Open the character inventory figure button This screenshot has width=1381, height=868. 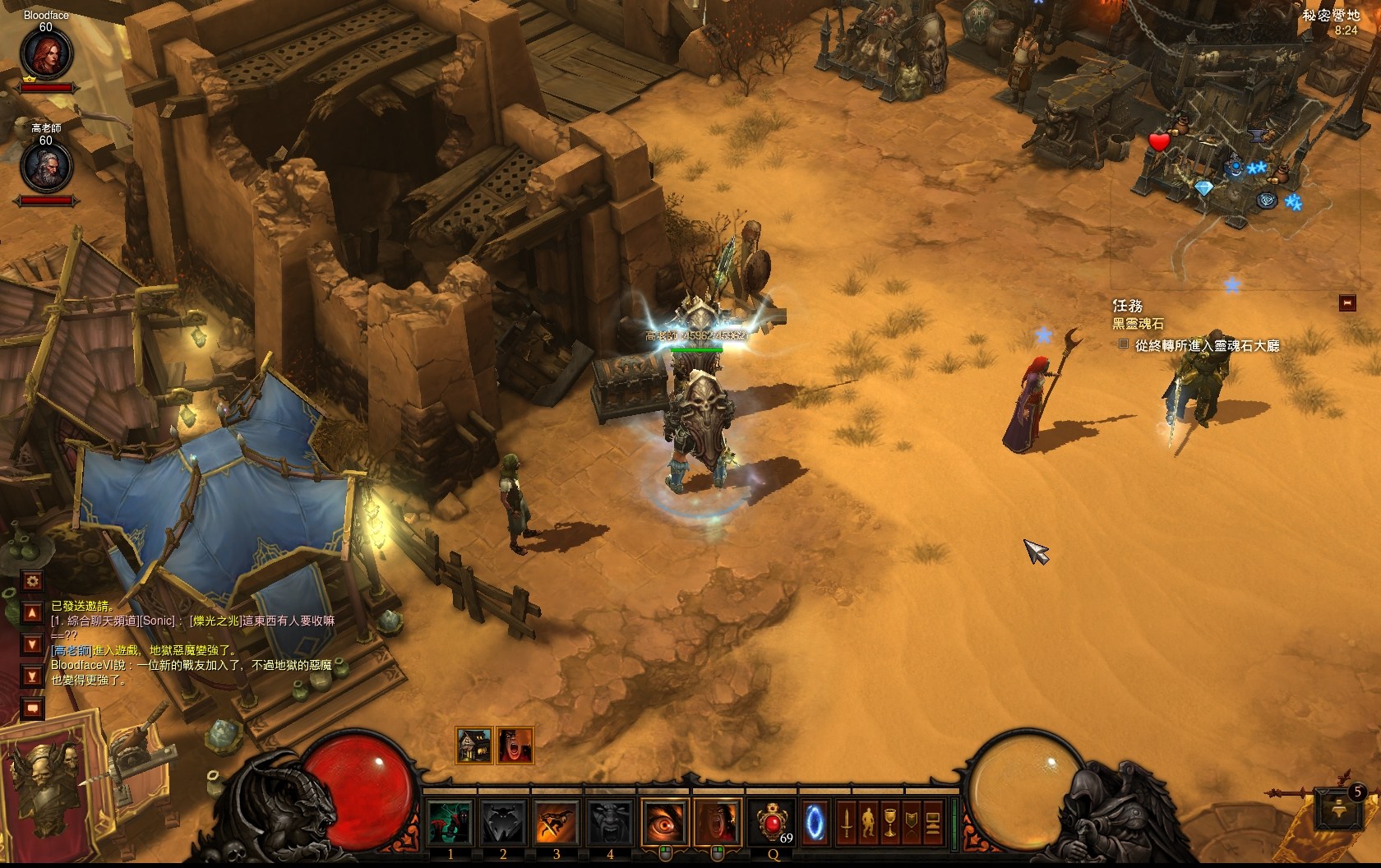click(x=867, y=822)
